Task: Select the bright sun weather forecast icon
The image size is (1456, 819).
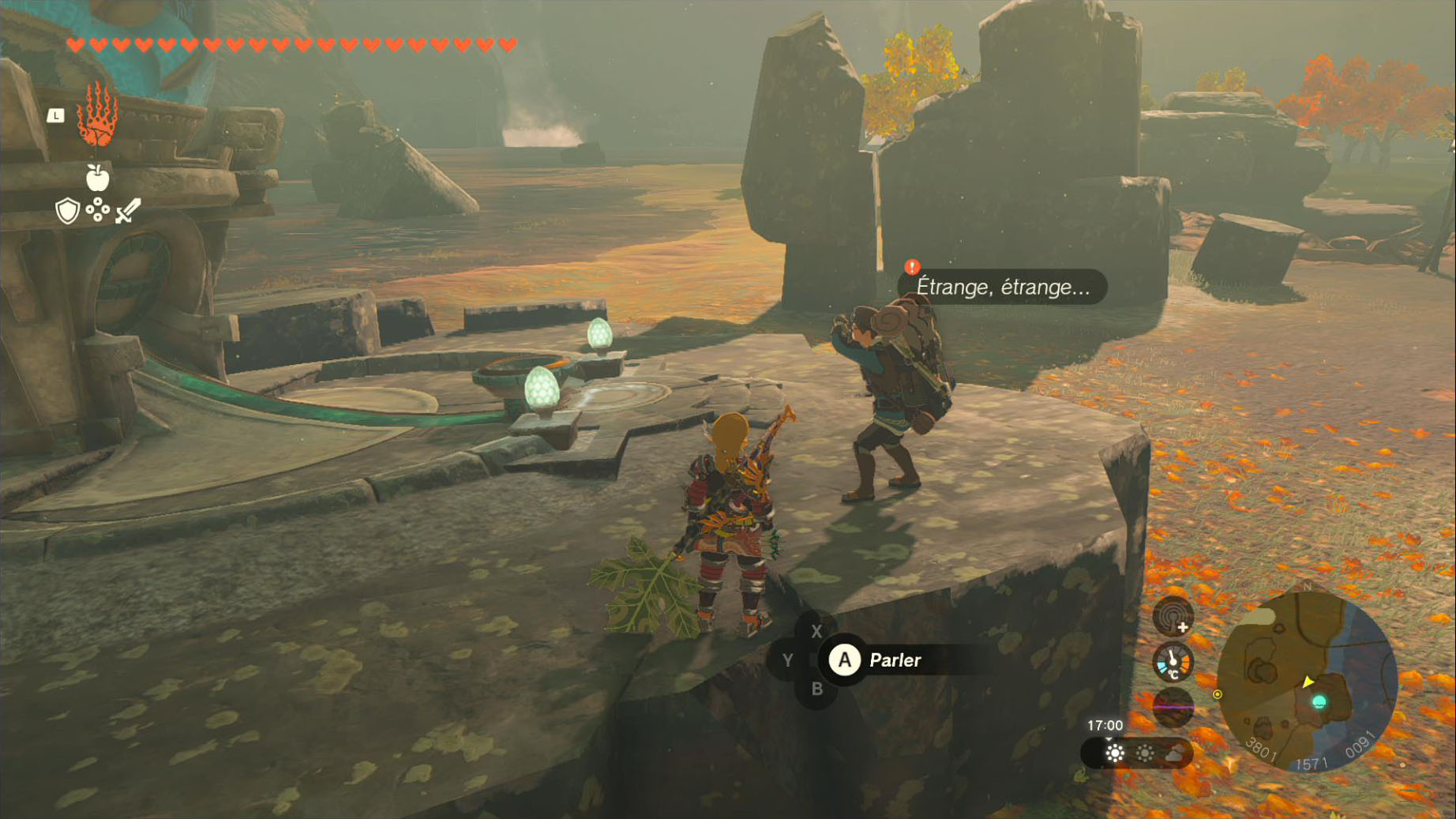Action: click(x=1115, y=753)
